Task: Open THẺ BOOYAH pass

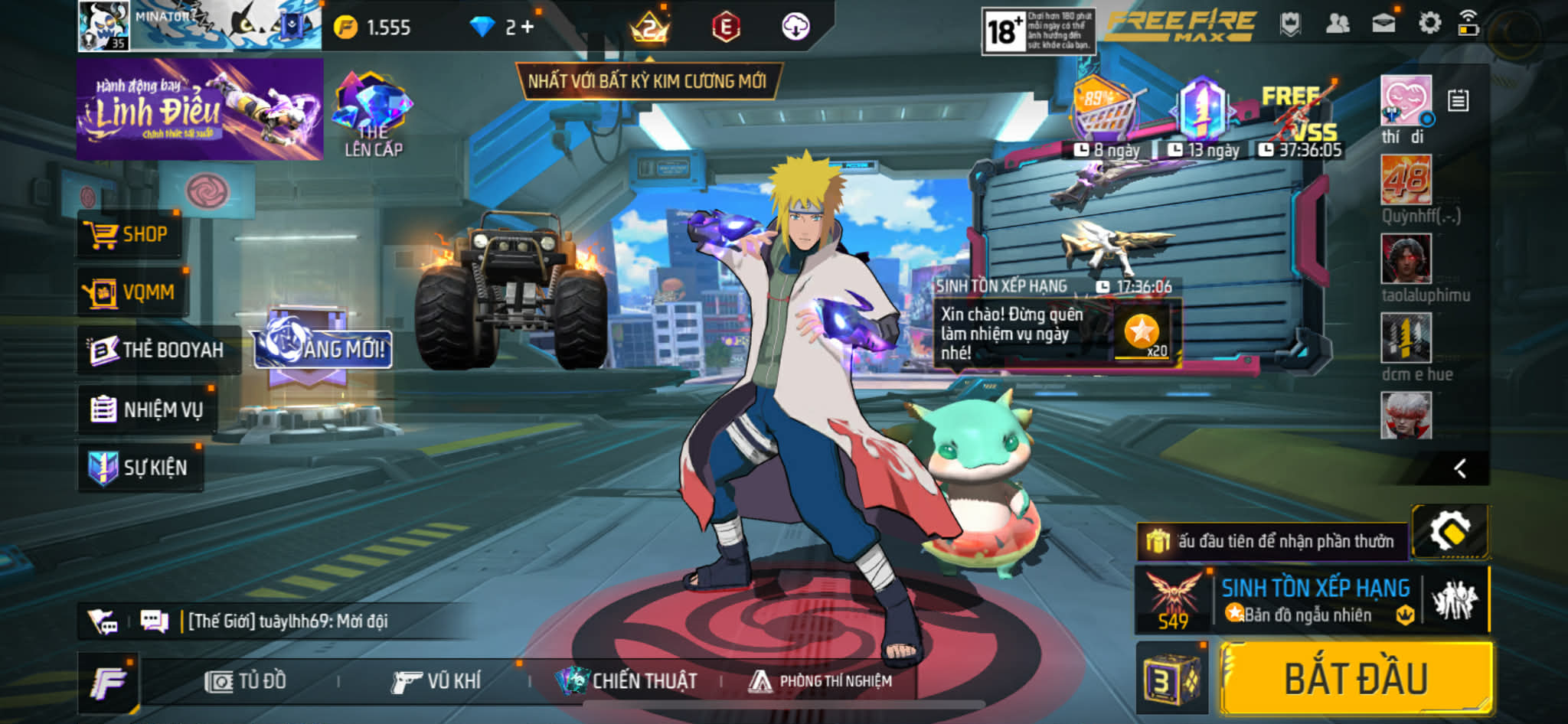Action: click(158, 350)
